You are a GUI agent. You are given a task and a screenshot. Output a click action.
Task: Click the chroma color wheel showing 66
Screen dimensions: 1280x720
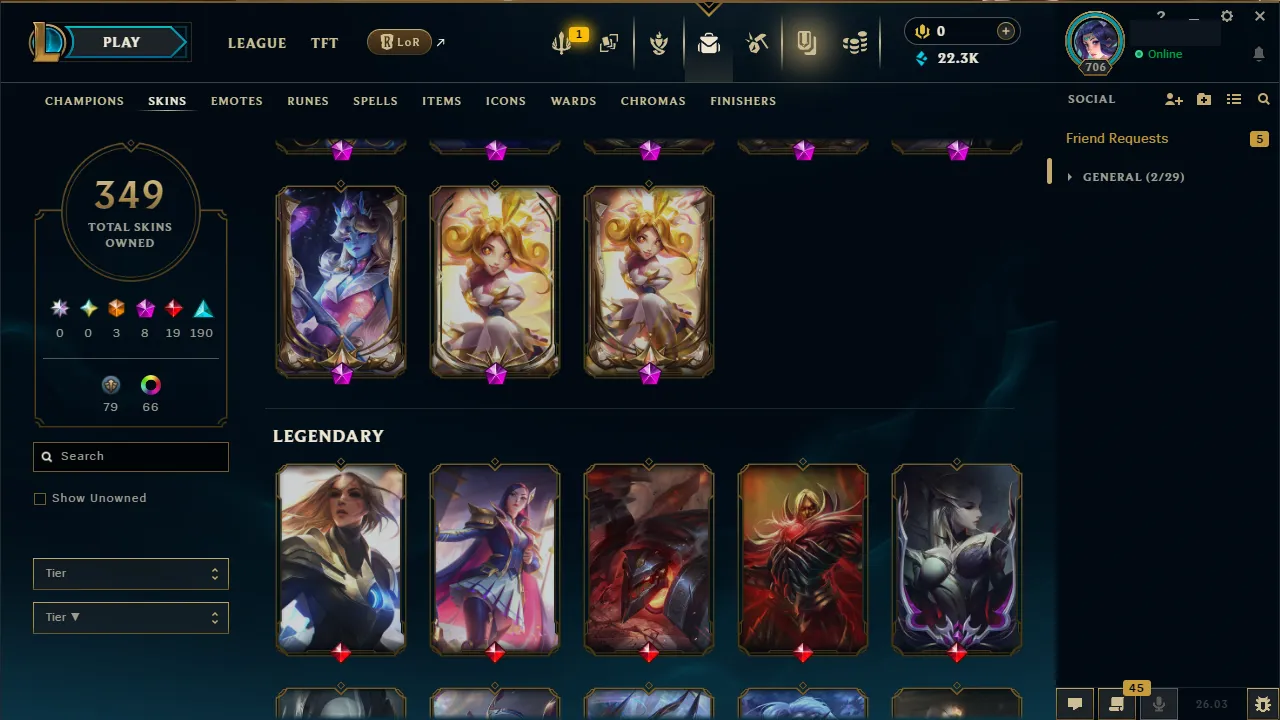coord(150,385)
